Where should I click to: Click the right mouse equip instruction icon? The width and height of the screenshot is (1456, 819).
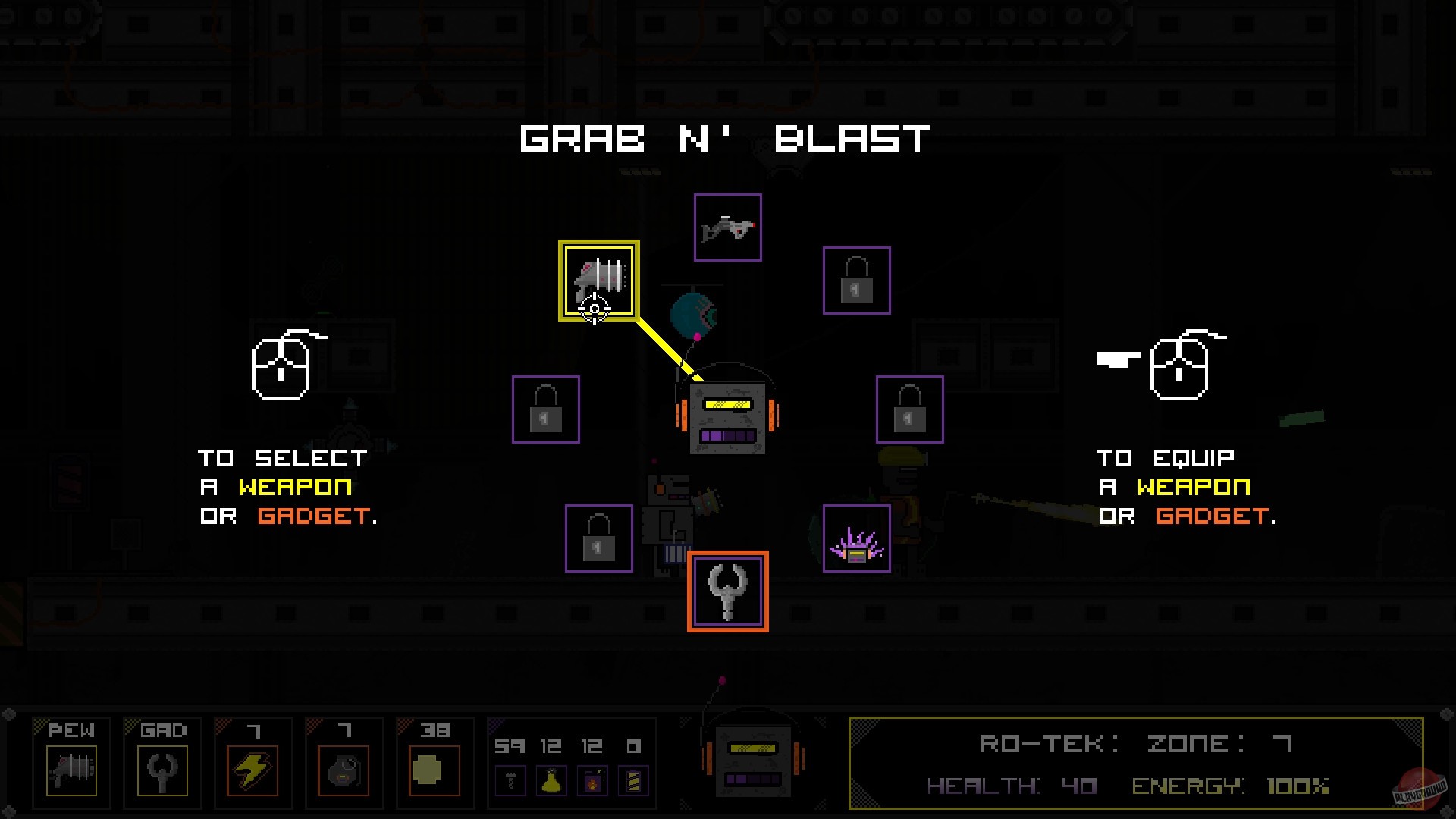pos(1177,368)
